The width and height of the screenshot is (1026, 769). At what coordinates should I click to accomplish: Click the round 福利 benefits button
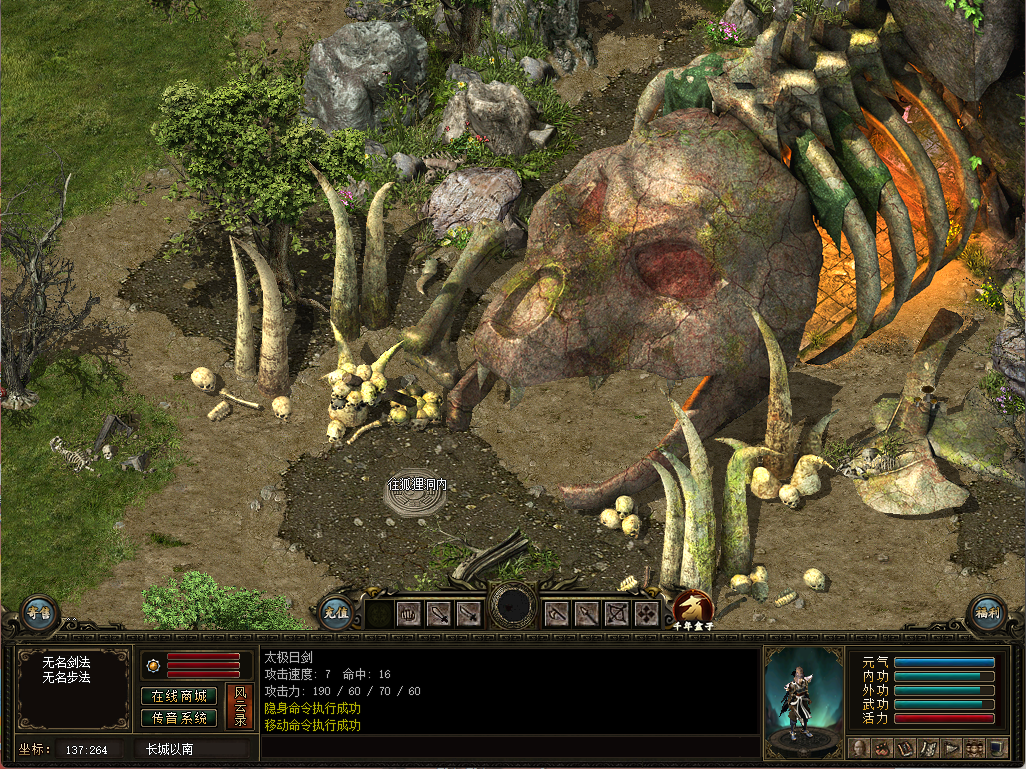coord(986,614)
